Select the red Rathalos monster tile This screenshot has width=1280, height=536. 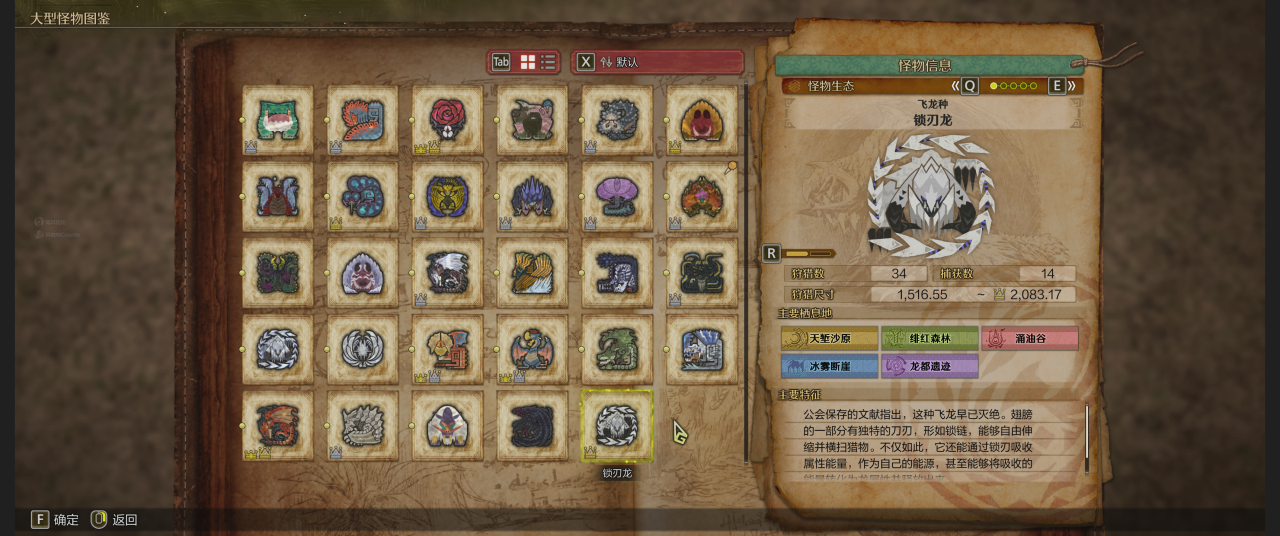point(278,425)
